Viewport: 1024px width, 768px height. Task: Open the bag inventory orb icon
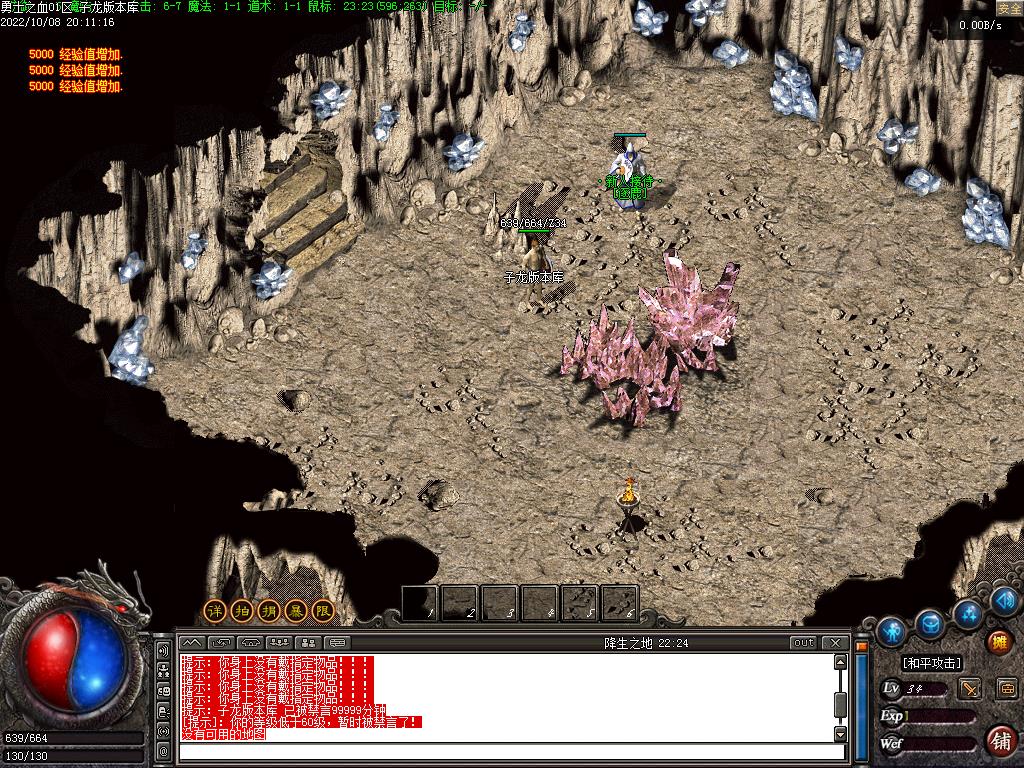pos(931,625)
